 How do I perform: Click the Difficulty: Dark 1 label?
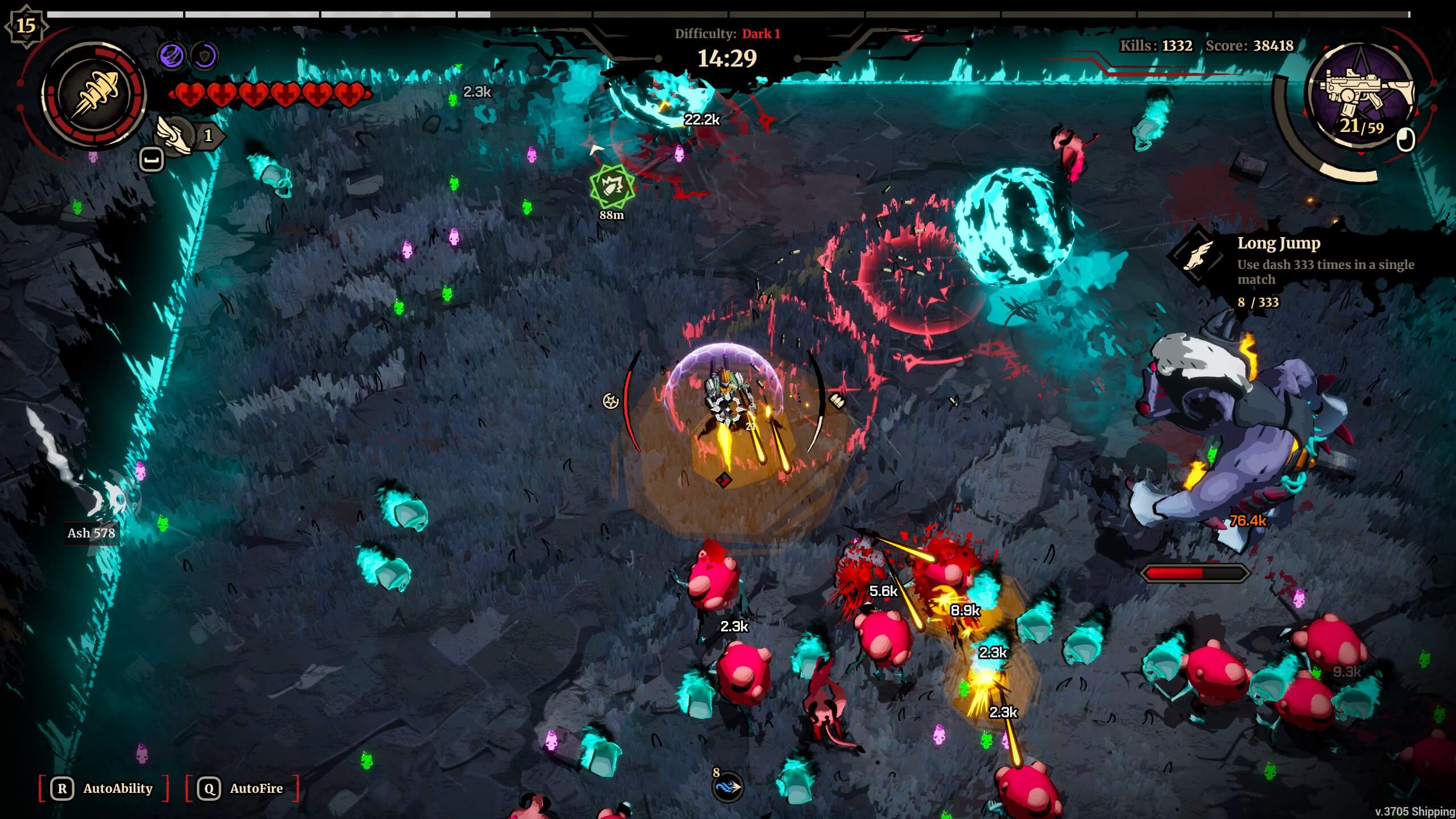tap(726, 32)
